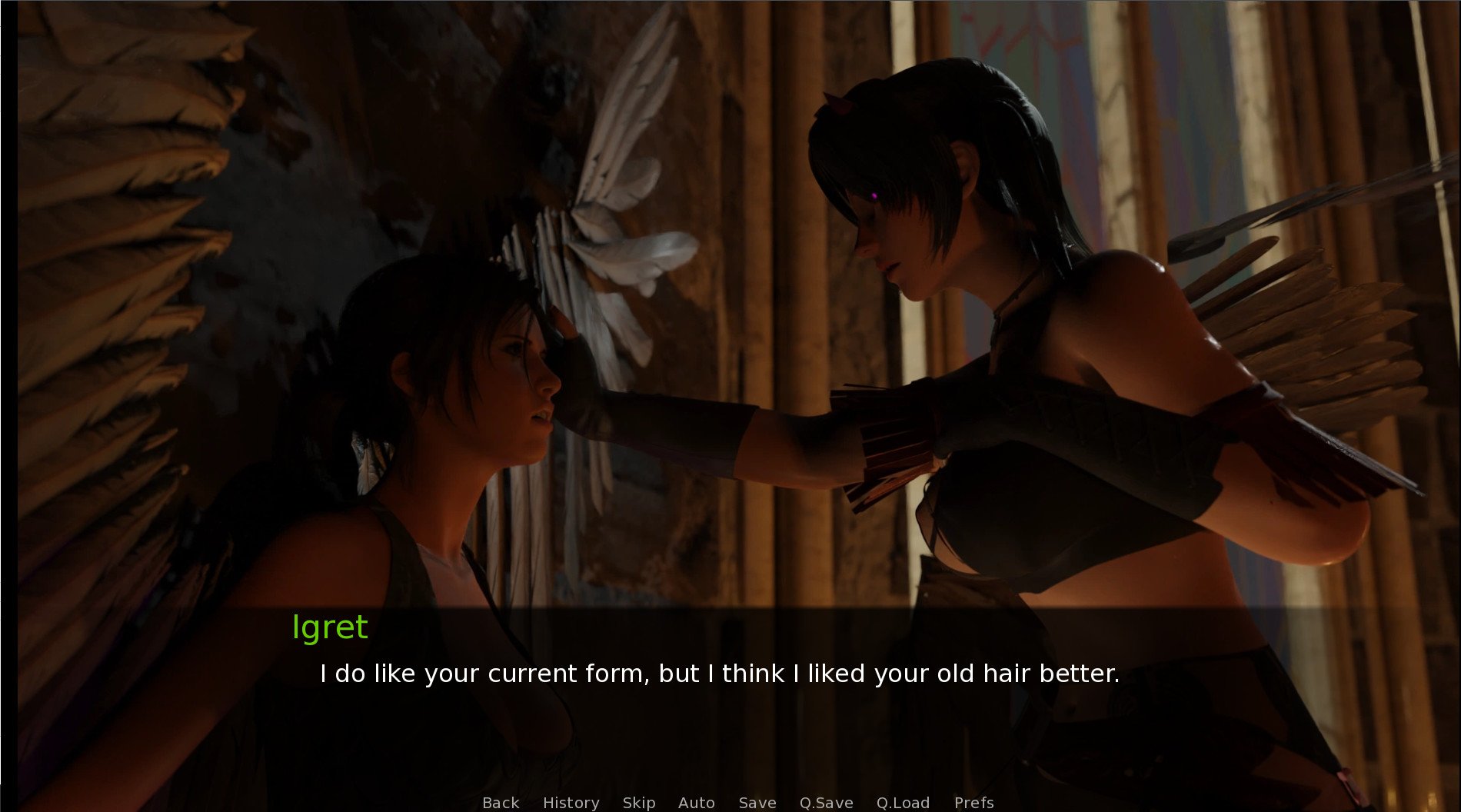Open the Save menu
1461x812 pixels.
click(757, 803)
